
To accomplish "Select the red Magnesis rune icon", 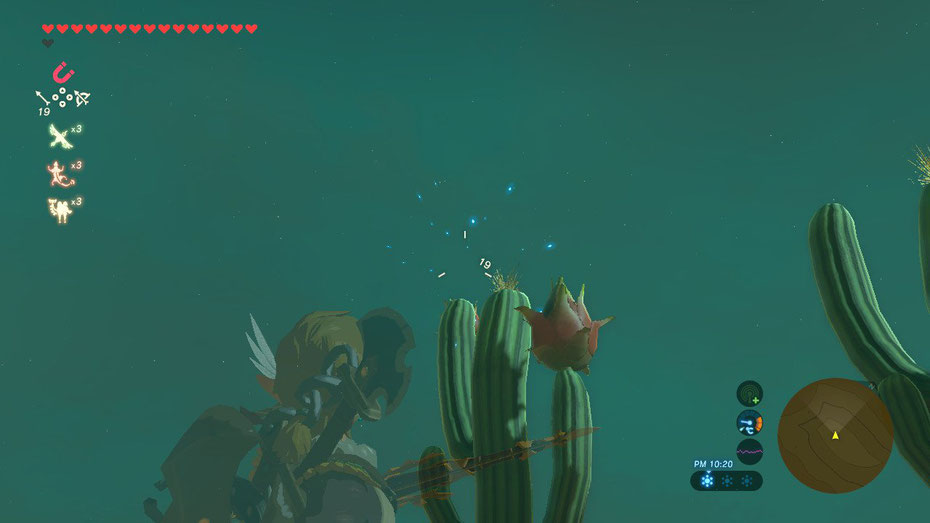I will 62,72.
